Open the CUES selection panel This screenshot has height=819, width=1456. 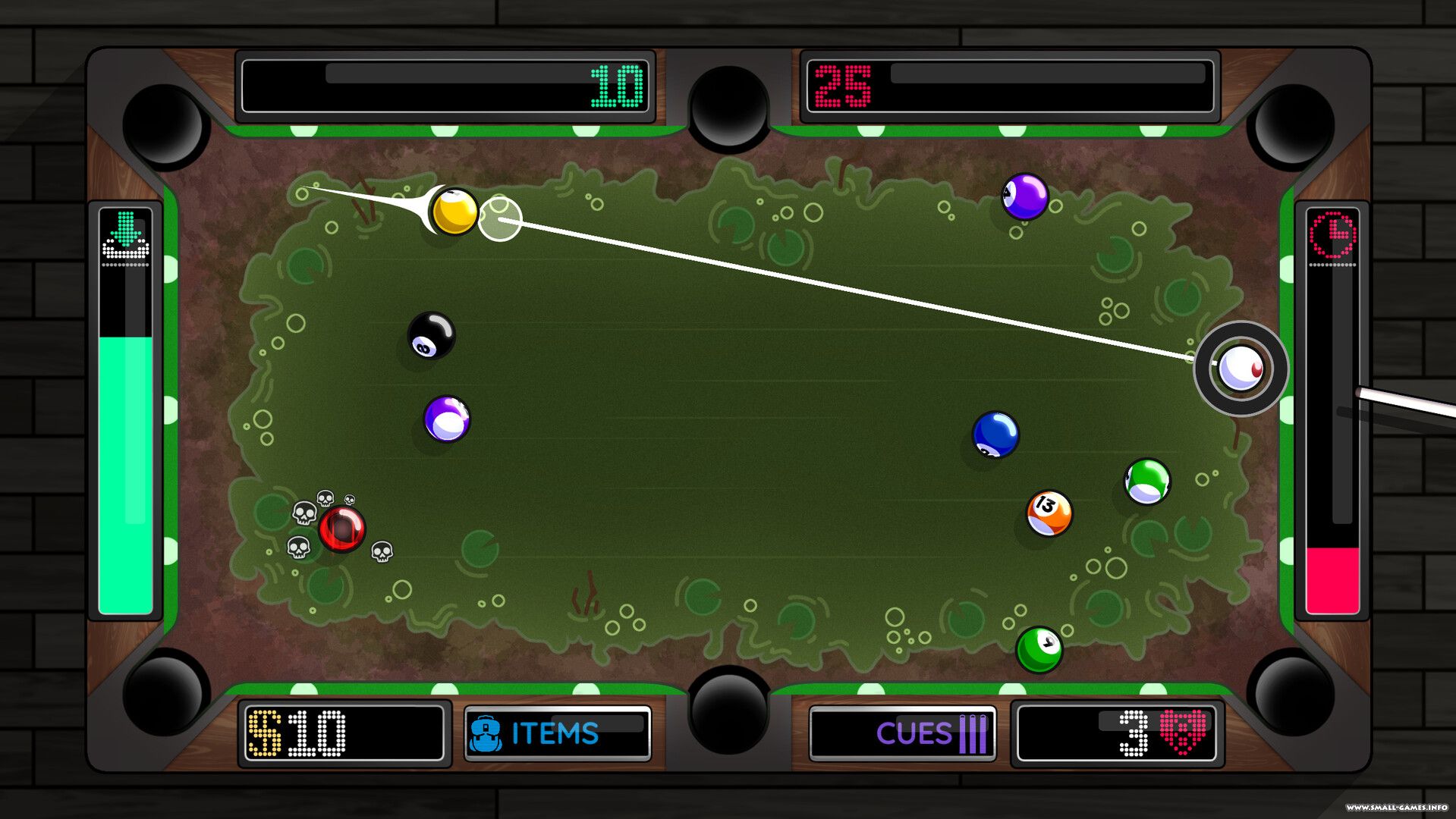[902, 733]
